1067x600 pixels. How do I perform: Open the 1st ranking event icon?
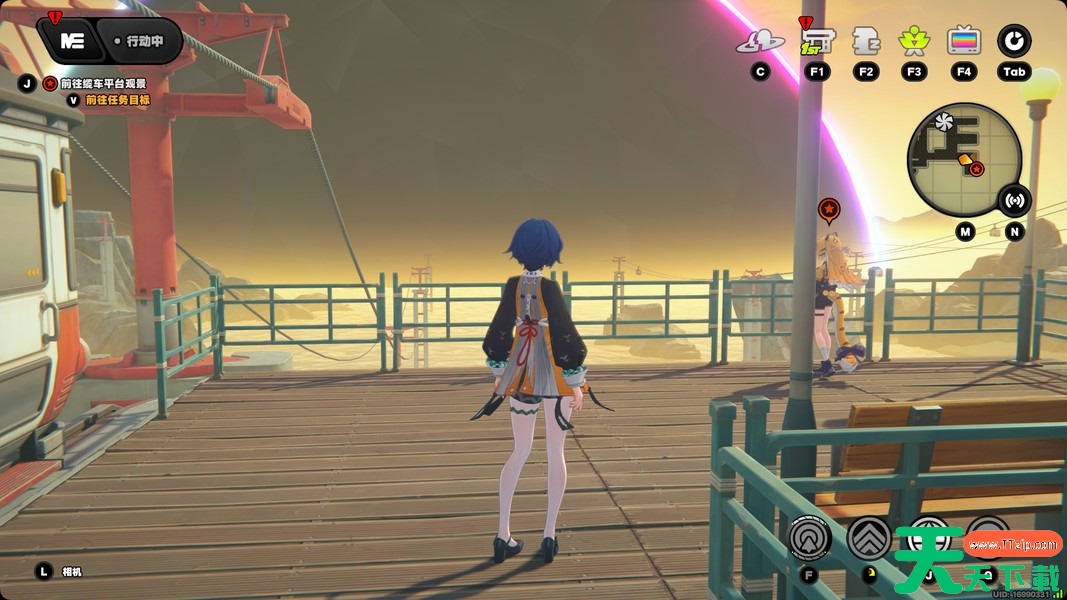pos(816,41)
